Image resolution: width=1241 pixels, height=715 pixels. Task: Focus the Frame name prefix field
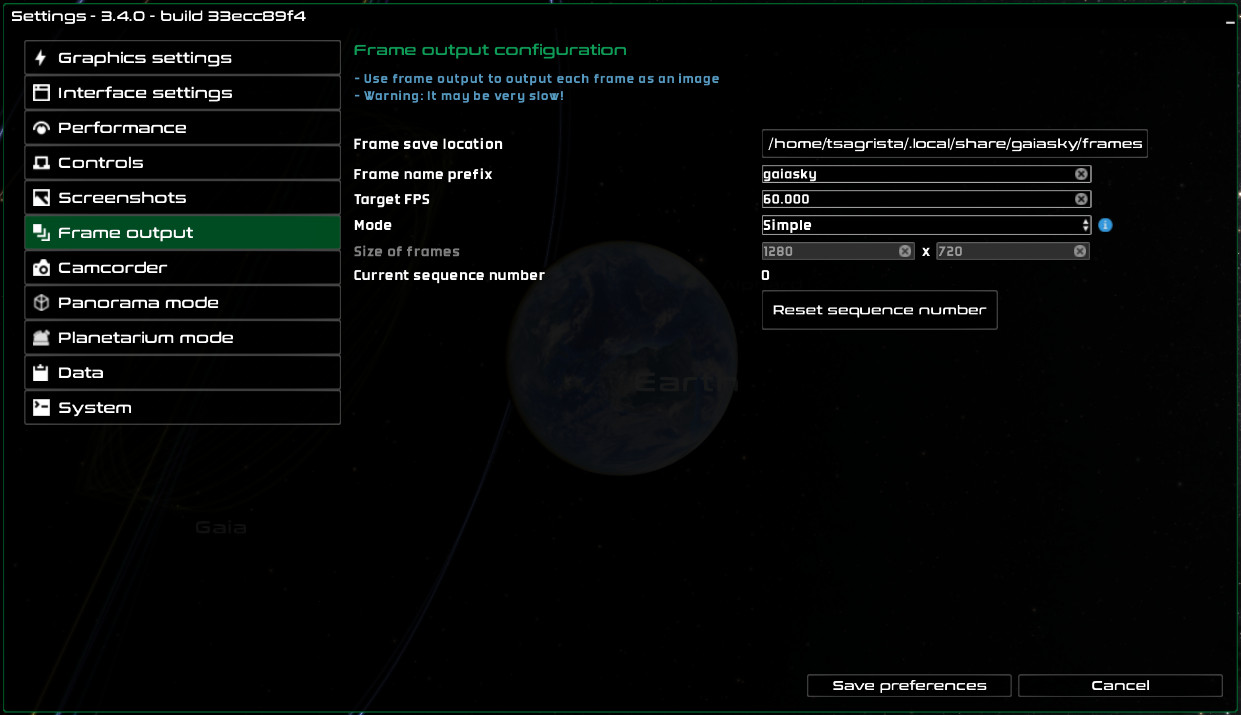(915, 174)
